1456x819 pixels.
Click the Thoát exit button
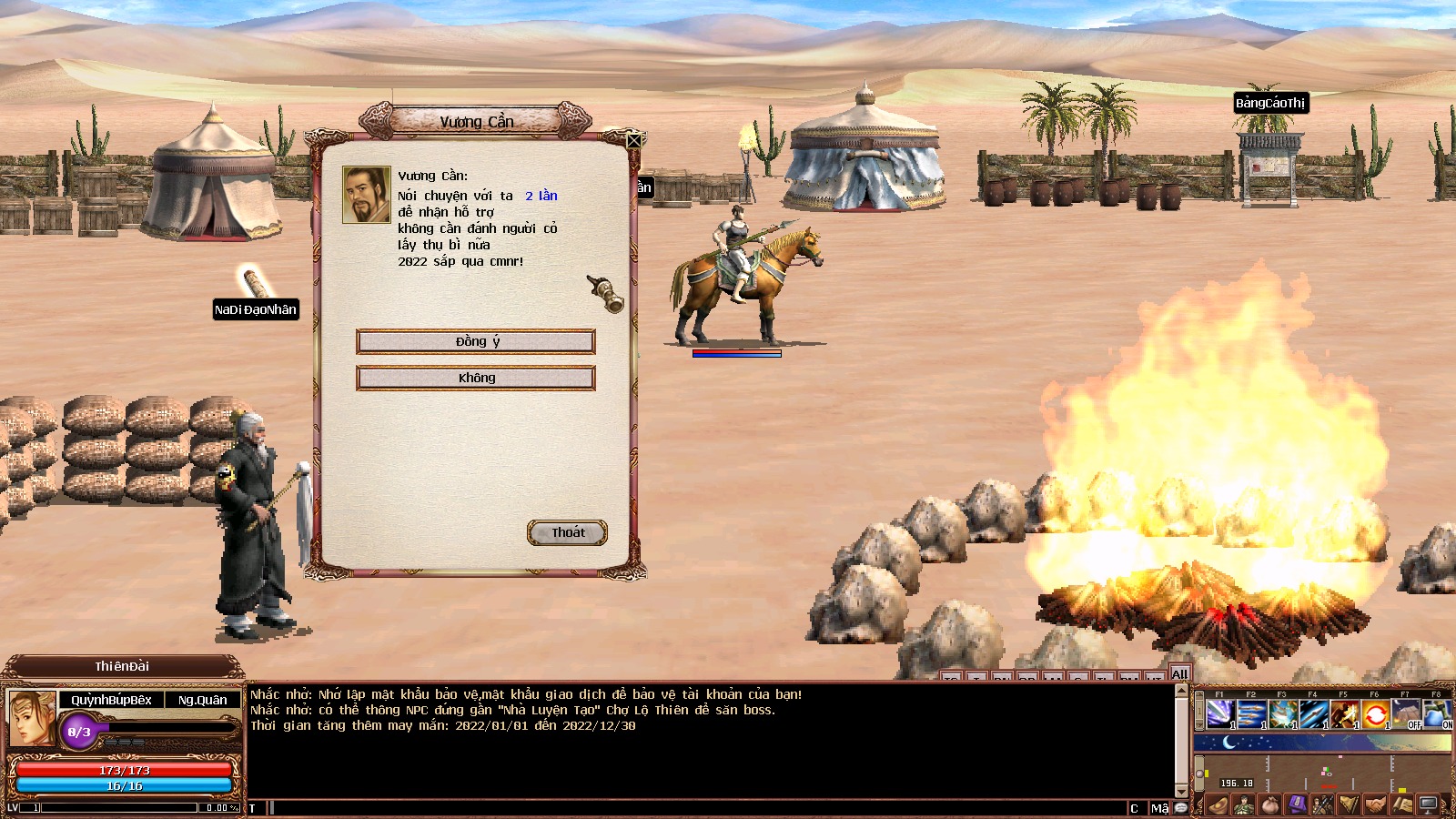[x=567, y=532]
